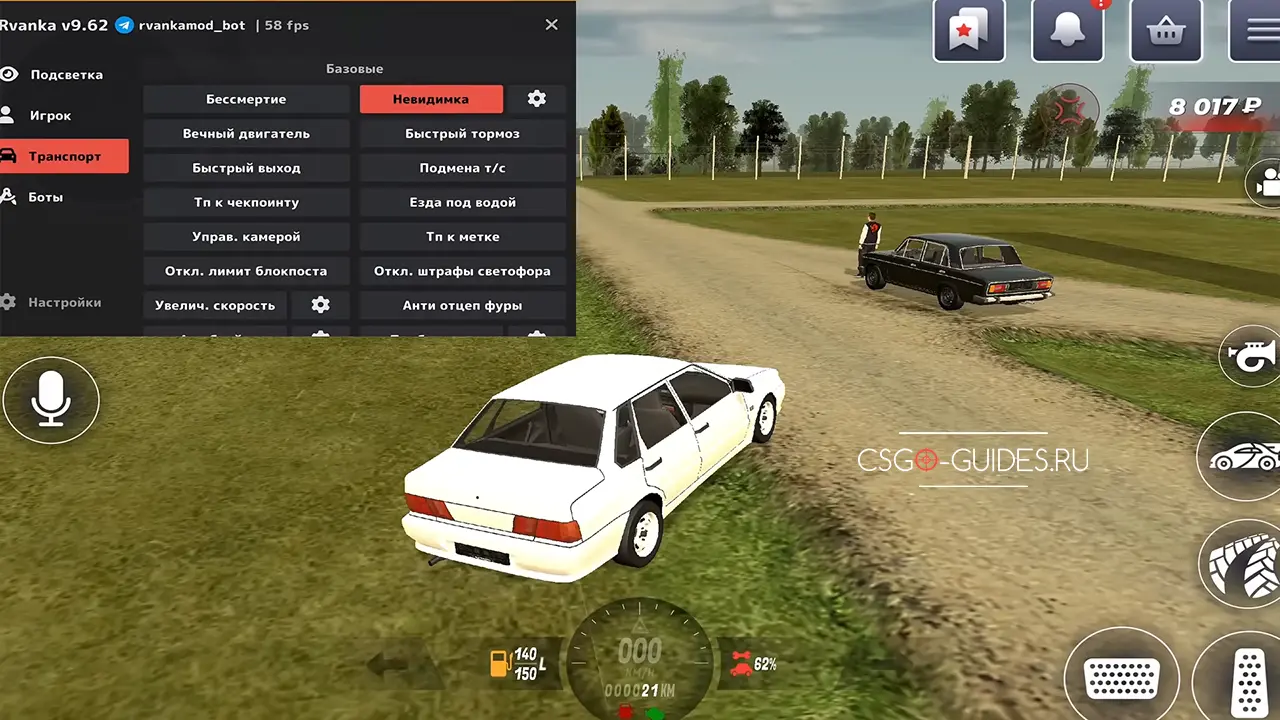The height and width of the screenshot is (720, 1280).
Task: Tap the microphone voice chat button
Action: [51, 401]
